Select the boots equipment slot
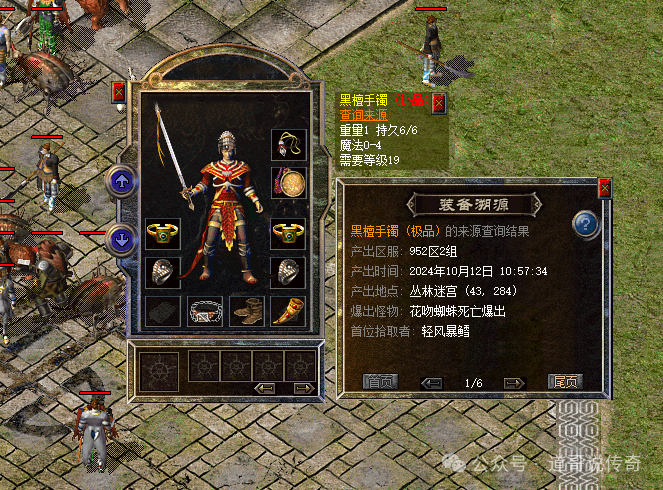The height and width of the screenshot is (490, 663). (x=246, y=311)
